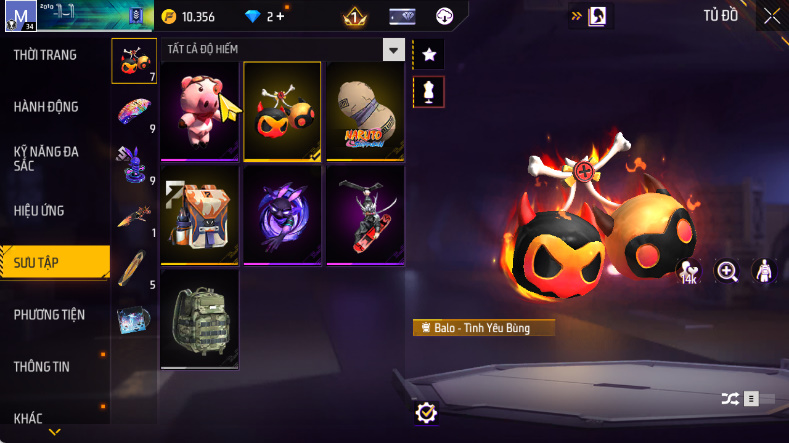Select the parachute subcategory icon
The image size is (789, 443).
132,109
